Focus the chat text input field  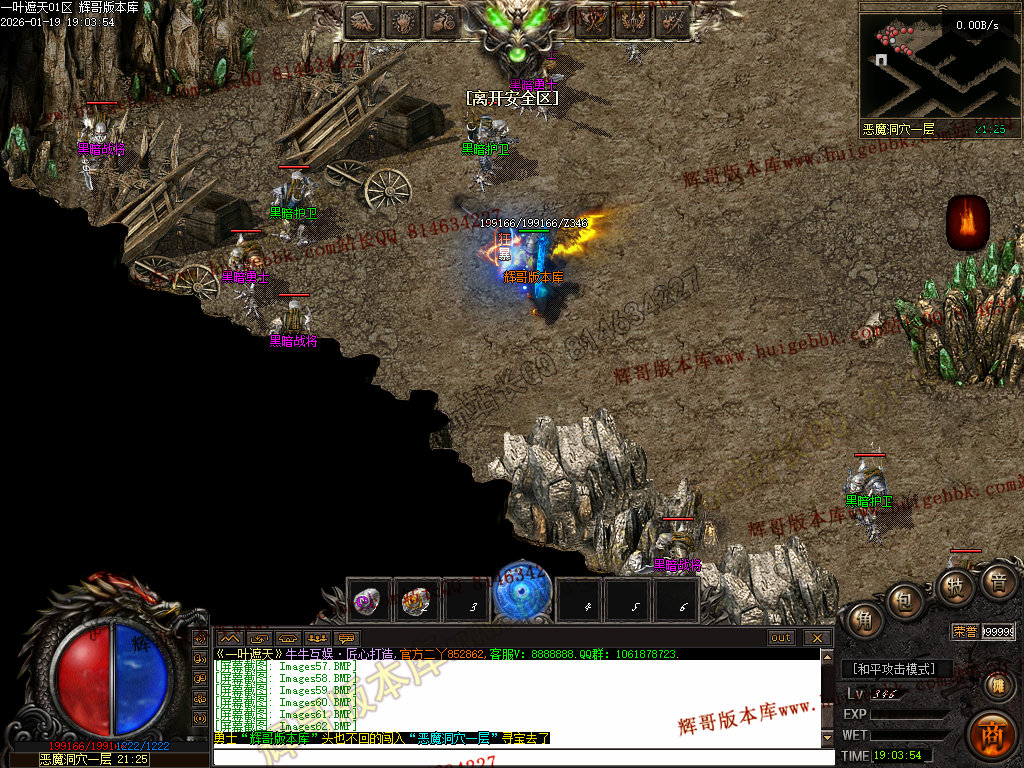[x=515, y=757]
